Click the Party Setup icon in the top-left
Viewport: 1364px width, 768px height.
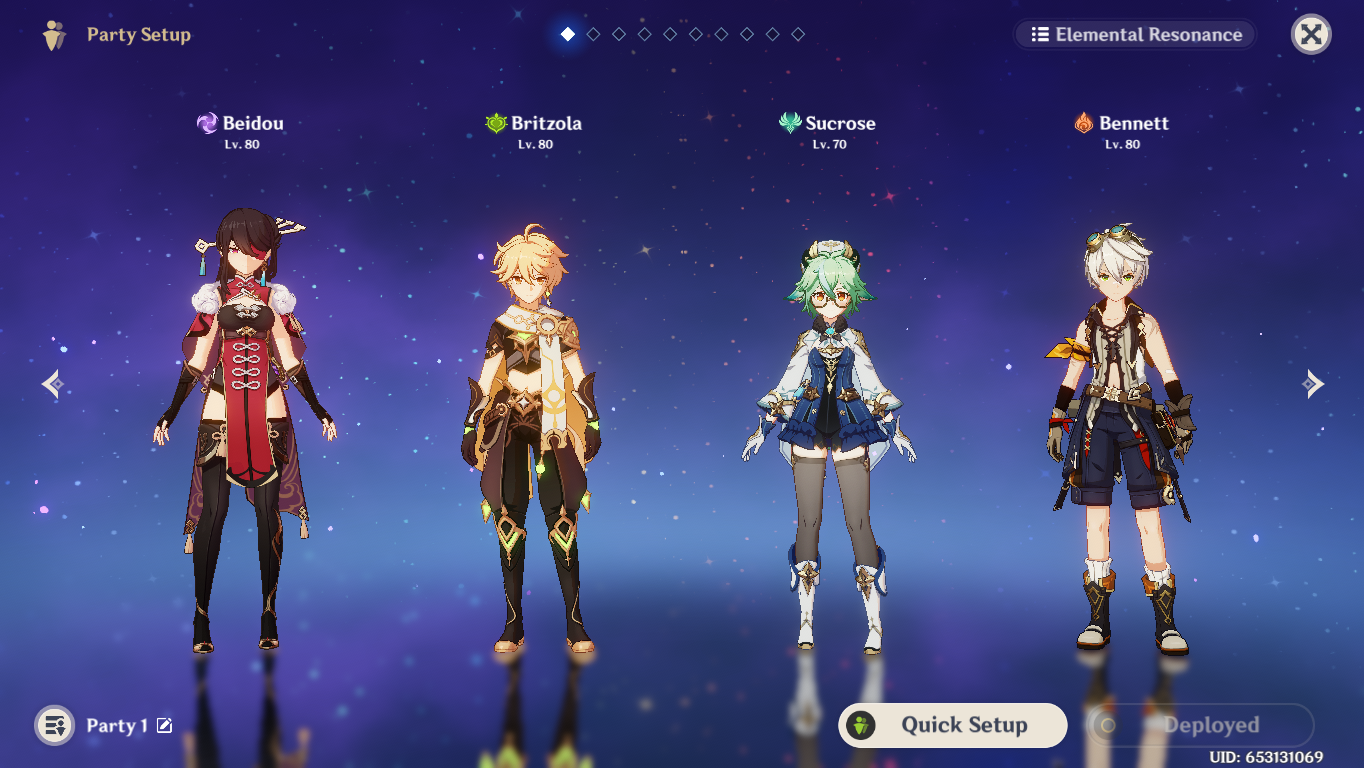click(53, 34)
